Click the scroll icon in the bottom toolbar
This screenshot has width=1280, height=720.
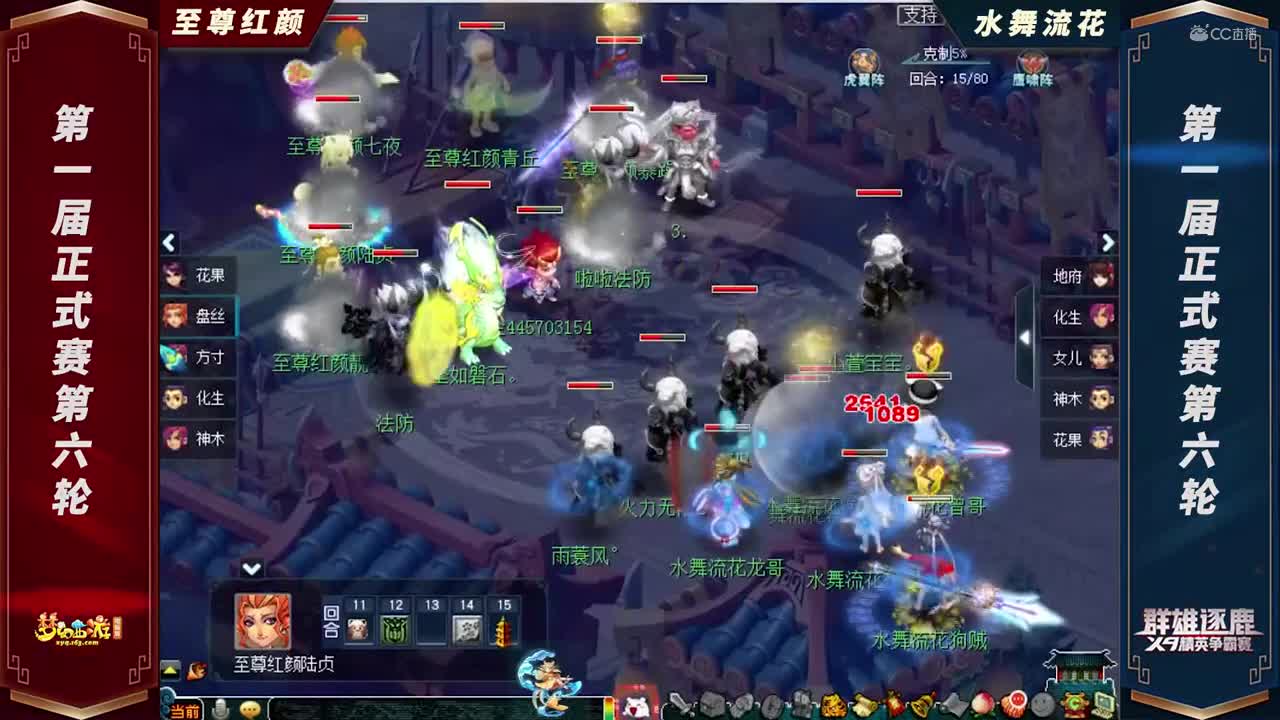(x=862, y=704)
